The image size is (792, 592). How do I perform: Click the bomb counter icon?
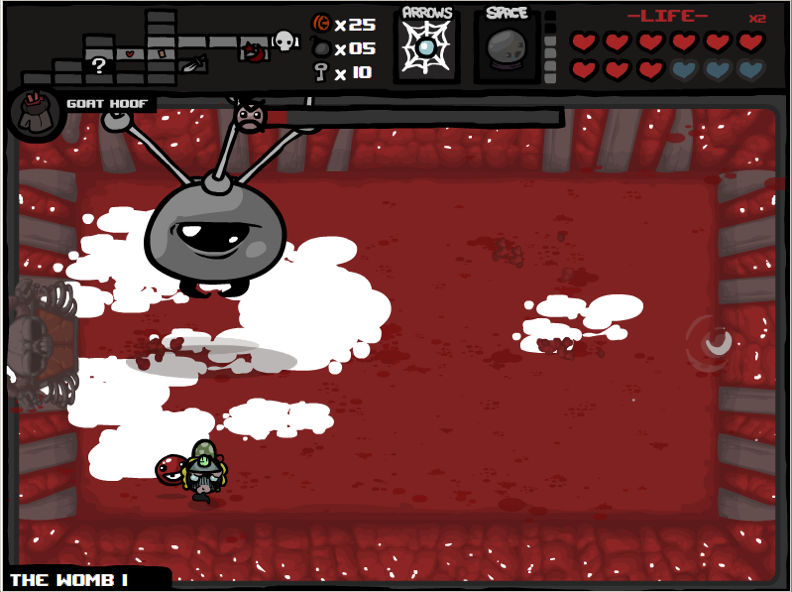[322, 48]
